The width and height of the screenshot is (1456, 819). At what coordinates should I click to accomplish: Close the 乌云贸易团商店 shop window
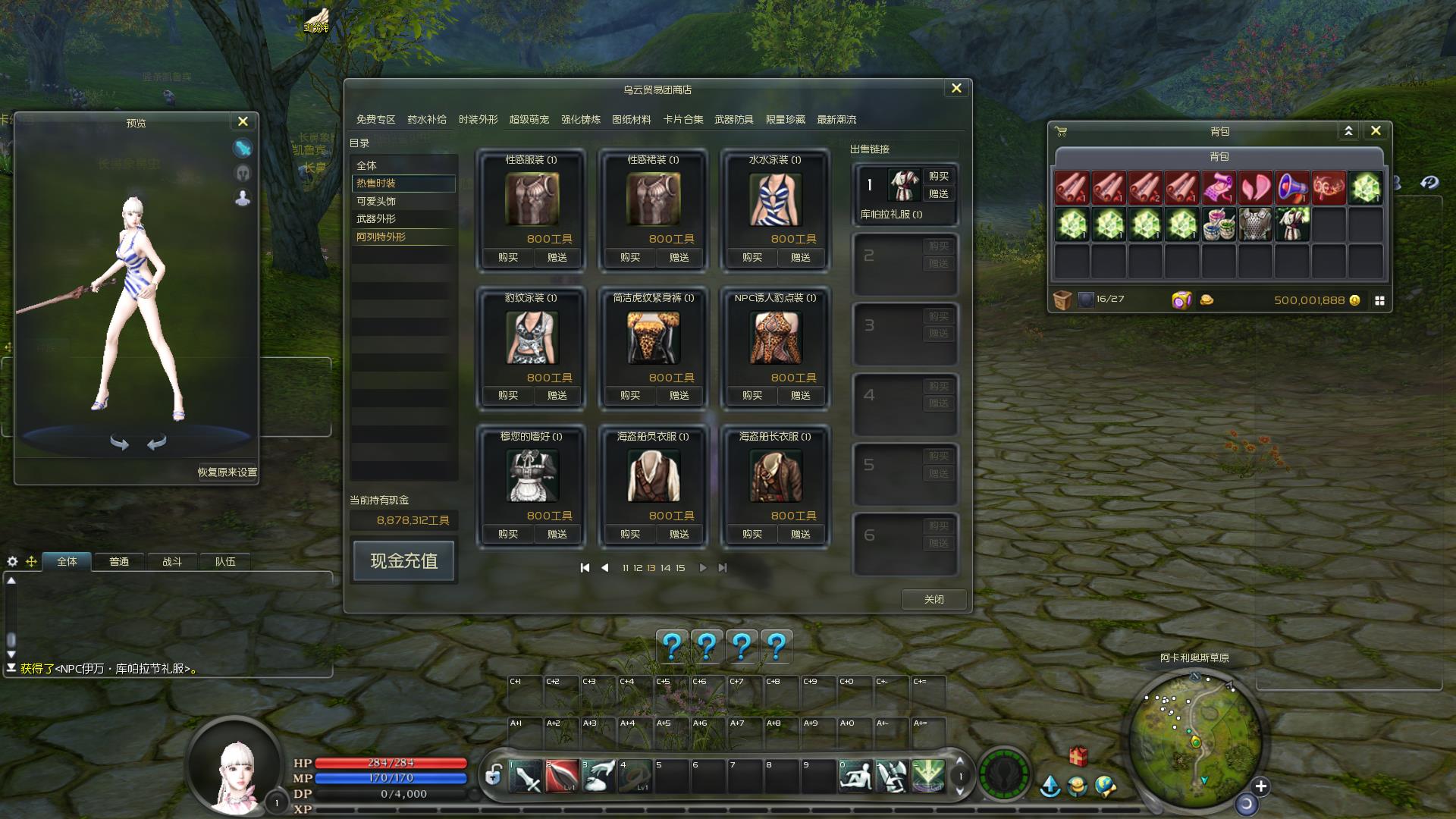(956, 89)
